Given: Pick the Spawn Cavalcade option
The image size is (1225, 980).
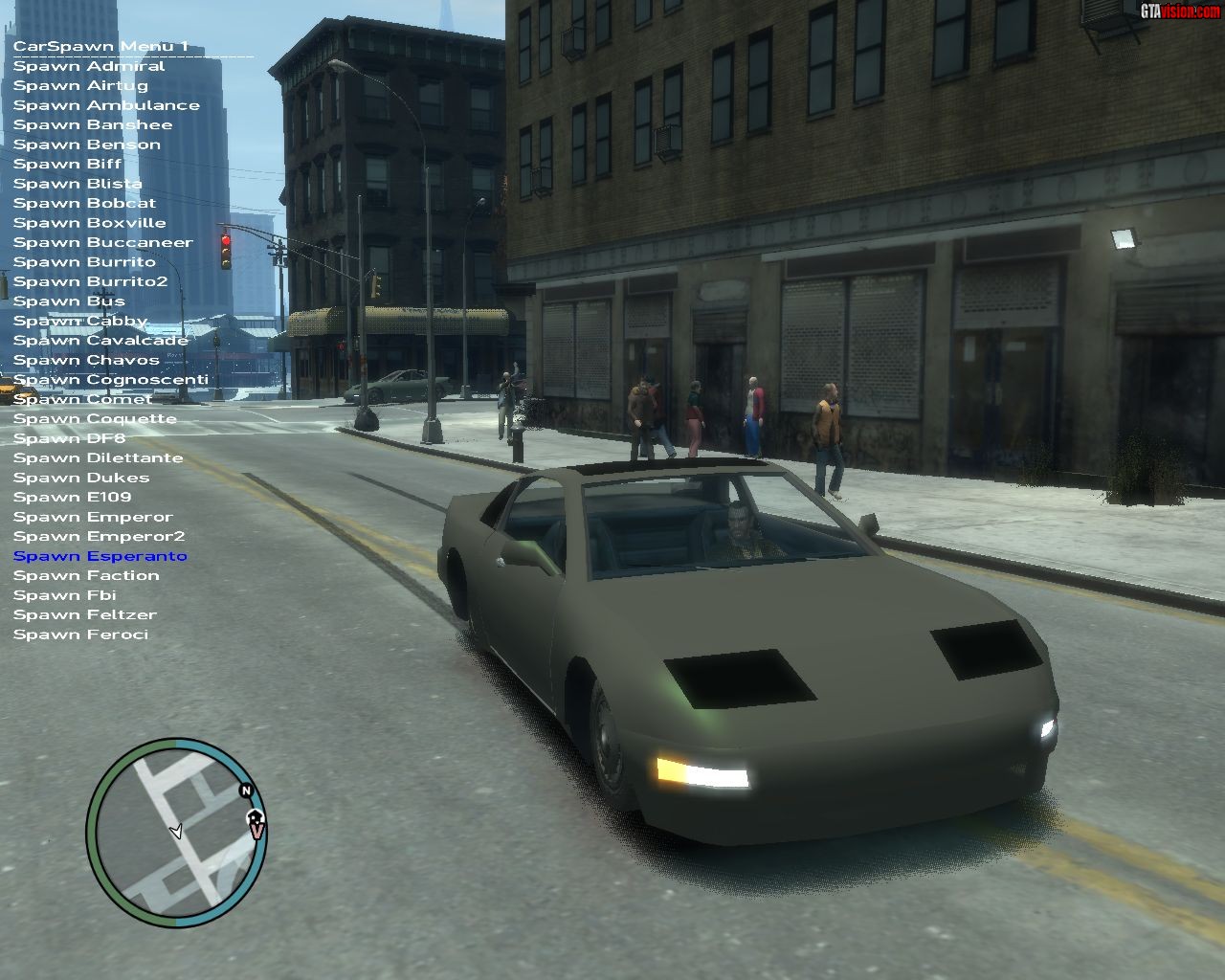Looking at the screenshot, I should pos(100,340).
